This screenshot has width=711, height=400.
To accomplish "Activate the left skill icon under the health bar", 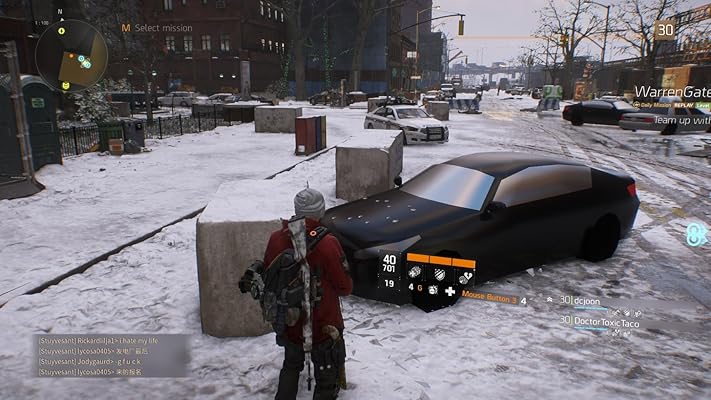I will pos(414,271).
